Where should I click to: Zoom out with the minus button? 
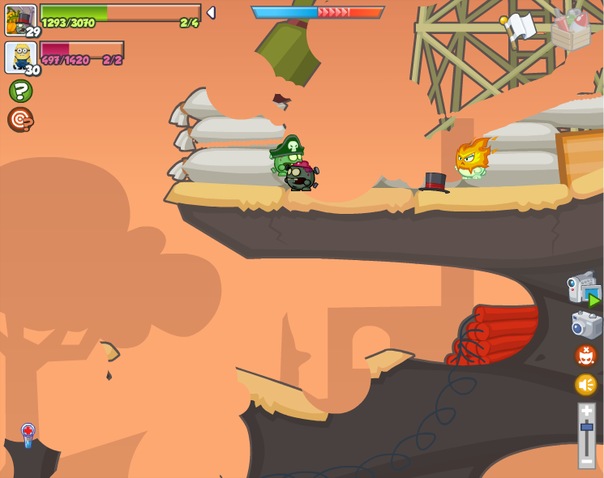586,462
